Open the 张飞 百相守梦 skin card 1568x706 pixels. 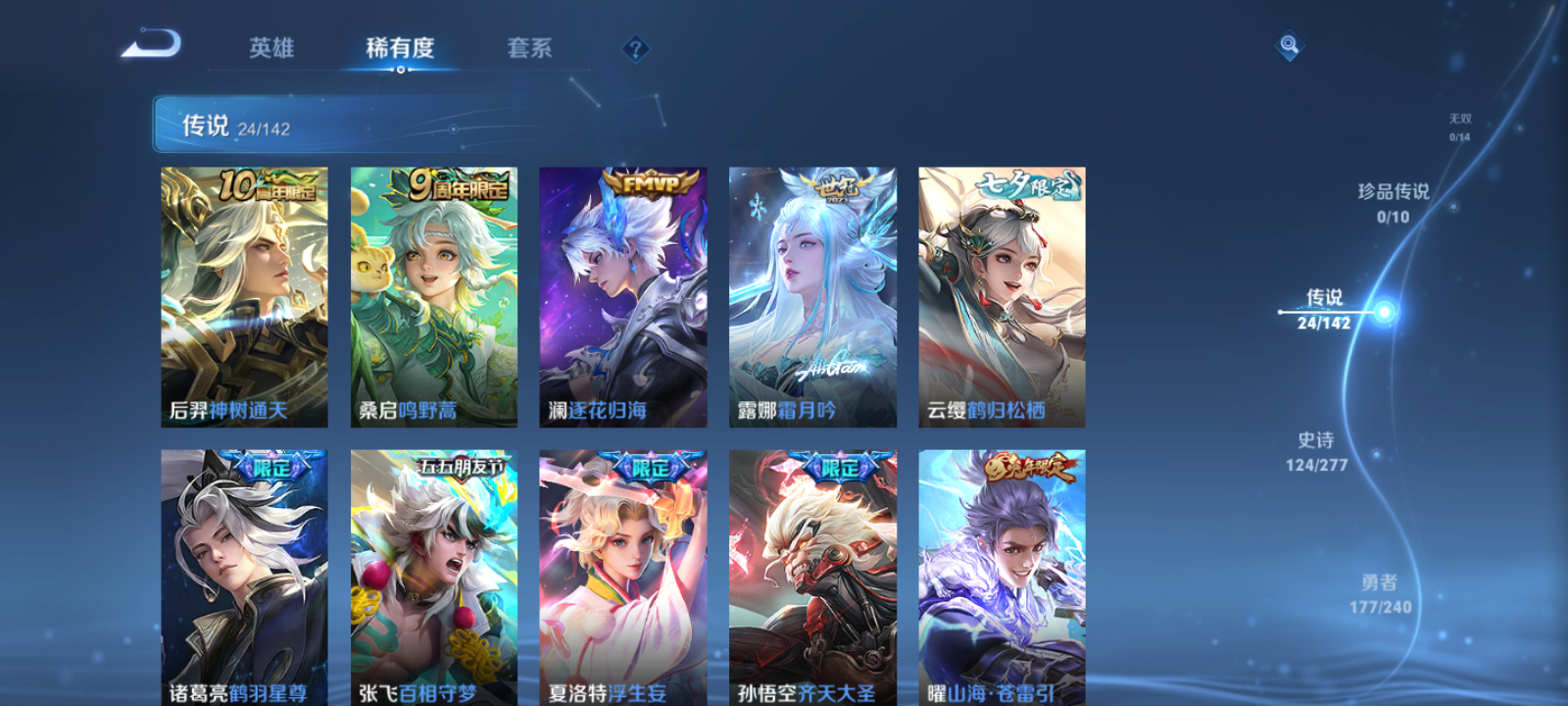click(431, 579)
